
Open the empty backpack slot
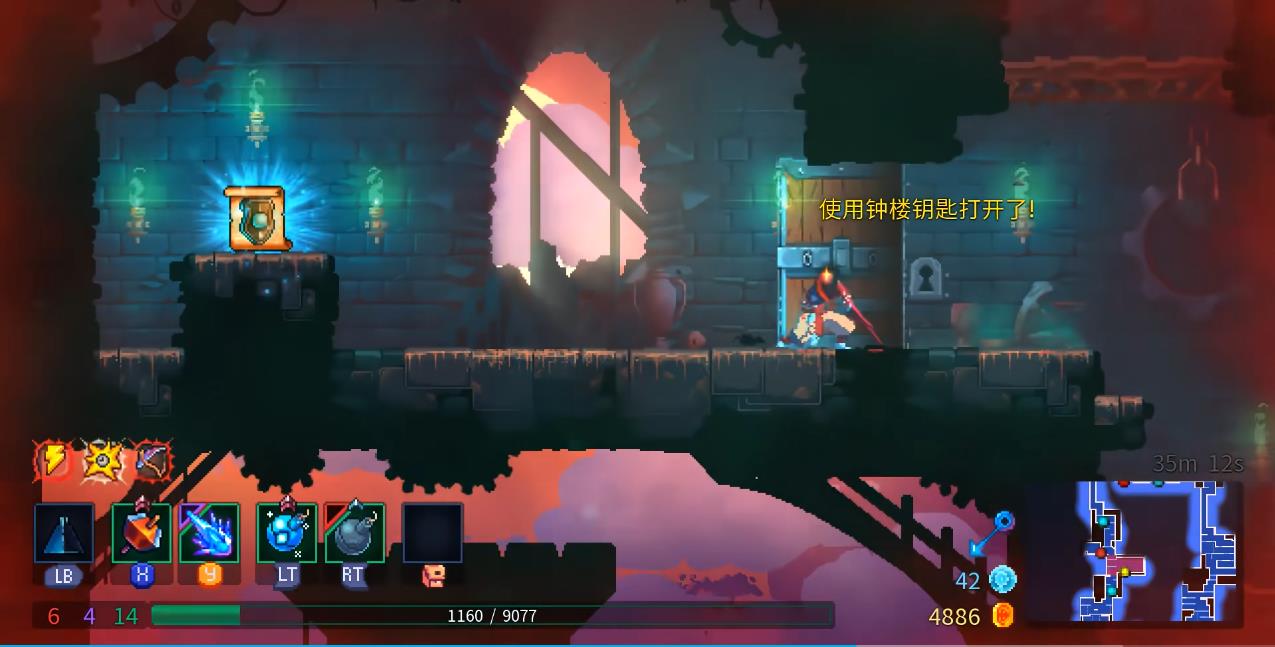tap(432, 533)
